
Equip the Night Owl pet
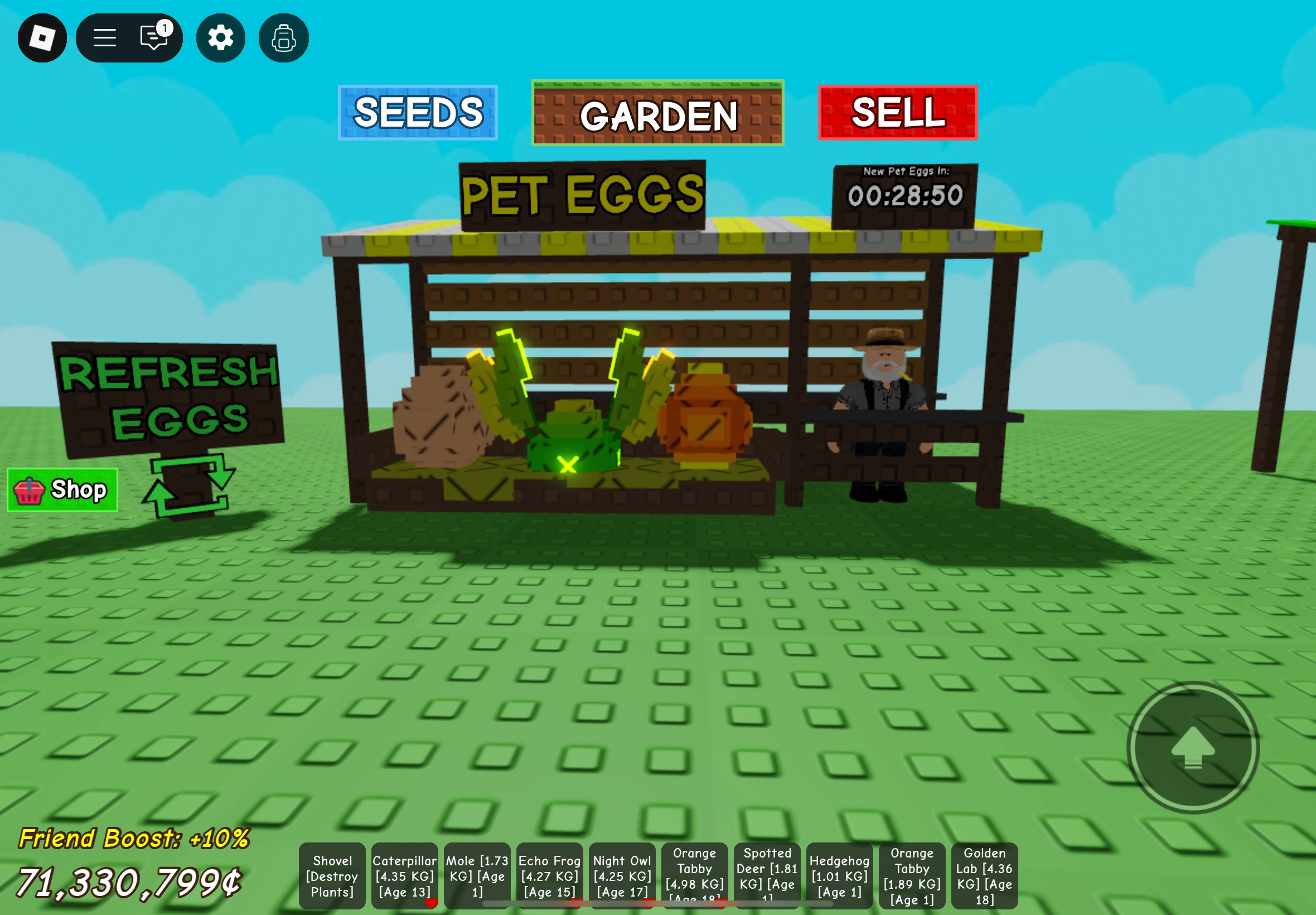(622, 875)
